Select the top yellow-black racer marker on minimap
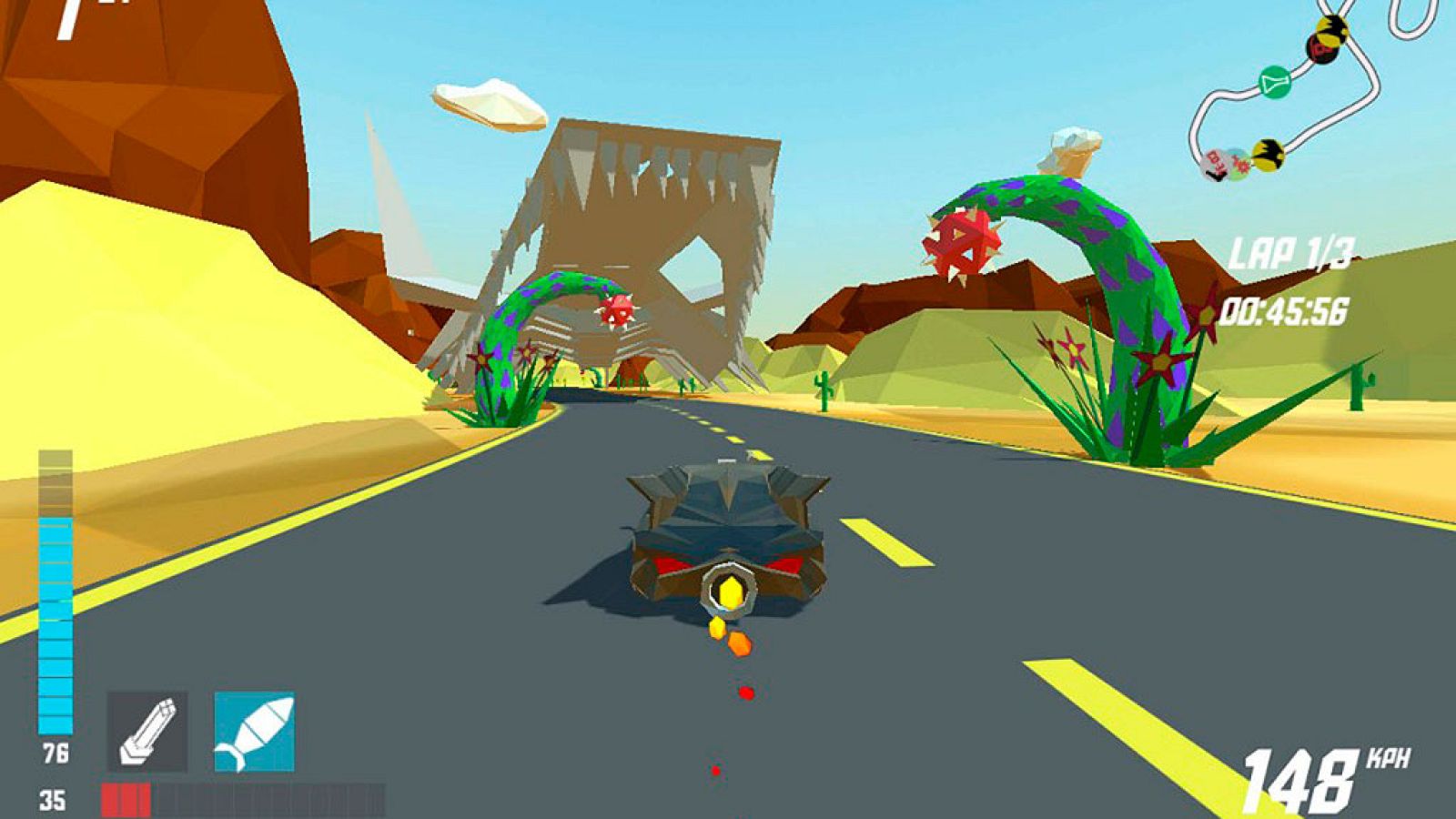 (1331, 30)
